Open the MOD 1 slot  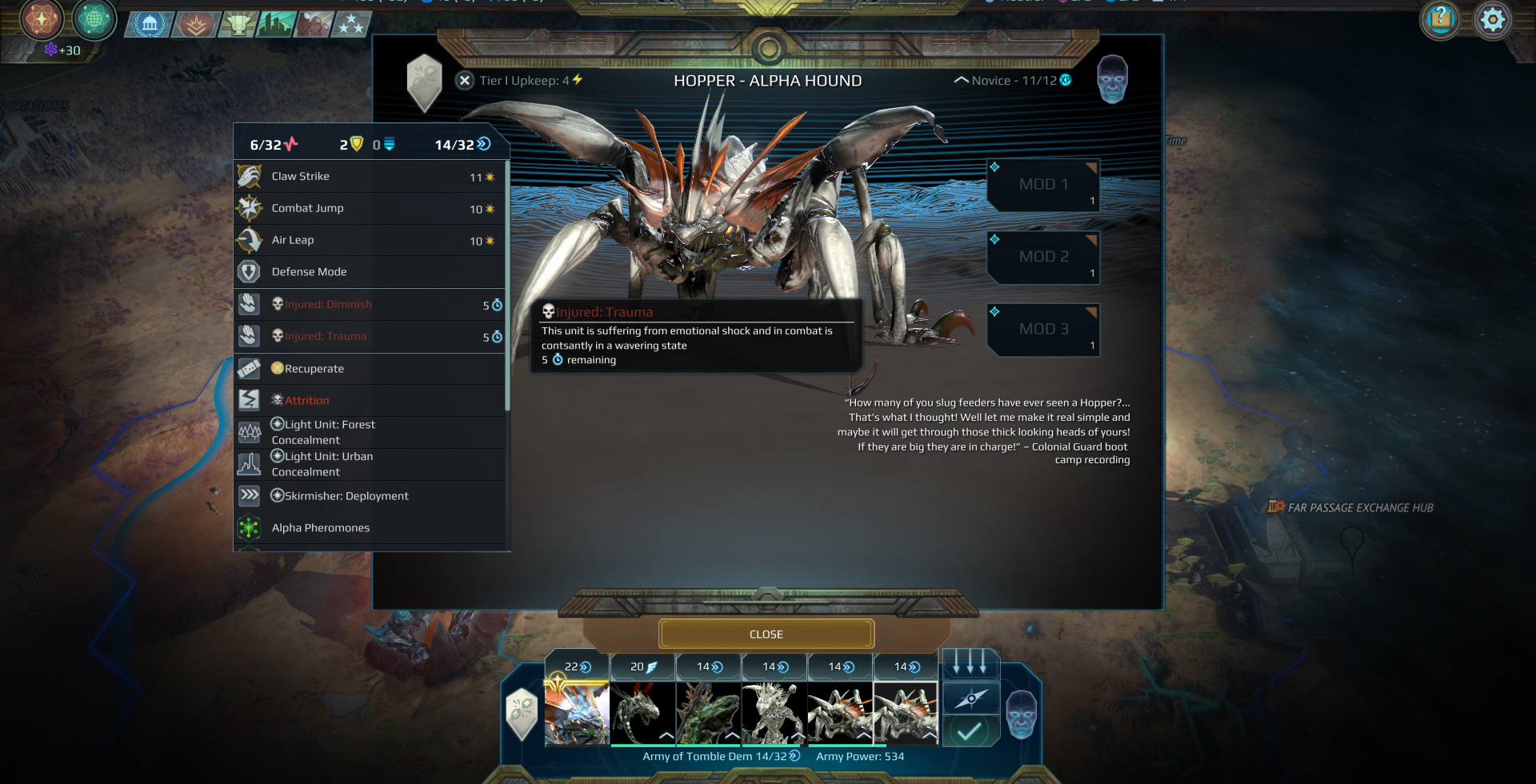click(x=1042, y=184)
